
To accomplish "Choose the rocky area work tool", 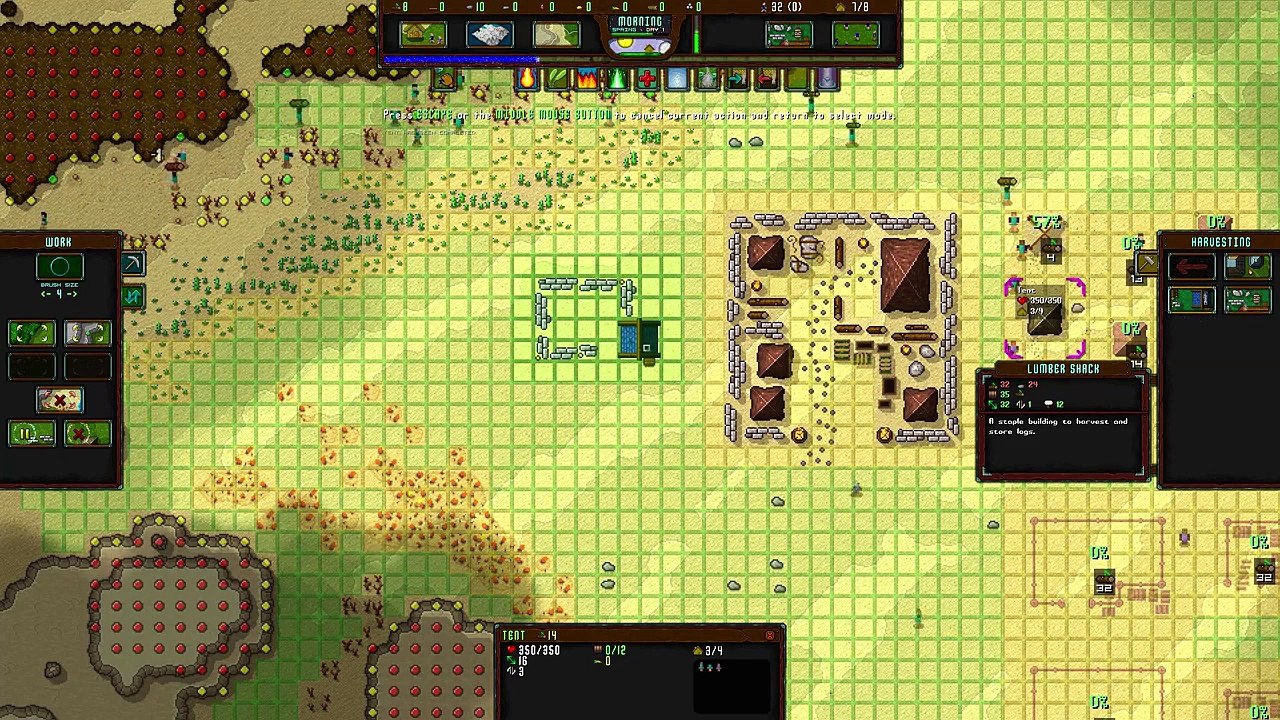I will tap(87, 333).
